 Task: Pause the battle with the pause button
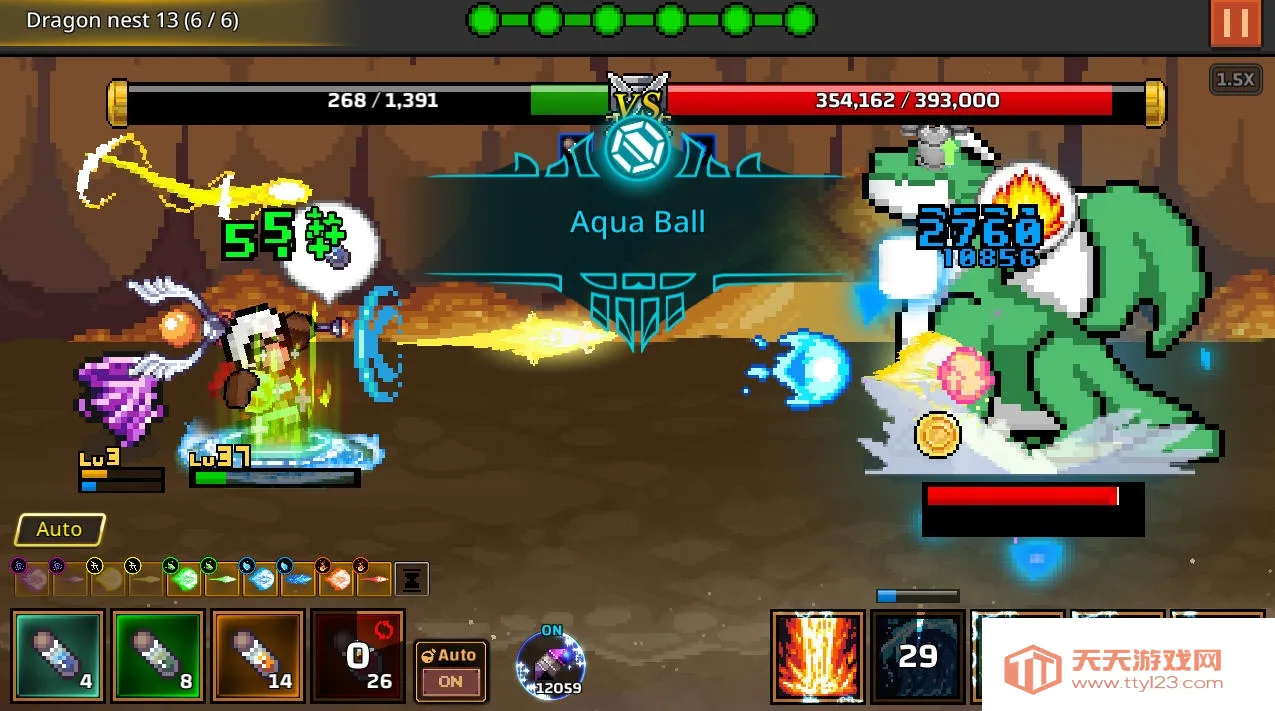(1235, 23)
